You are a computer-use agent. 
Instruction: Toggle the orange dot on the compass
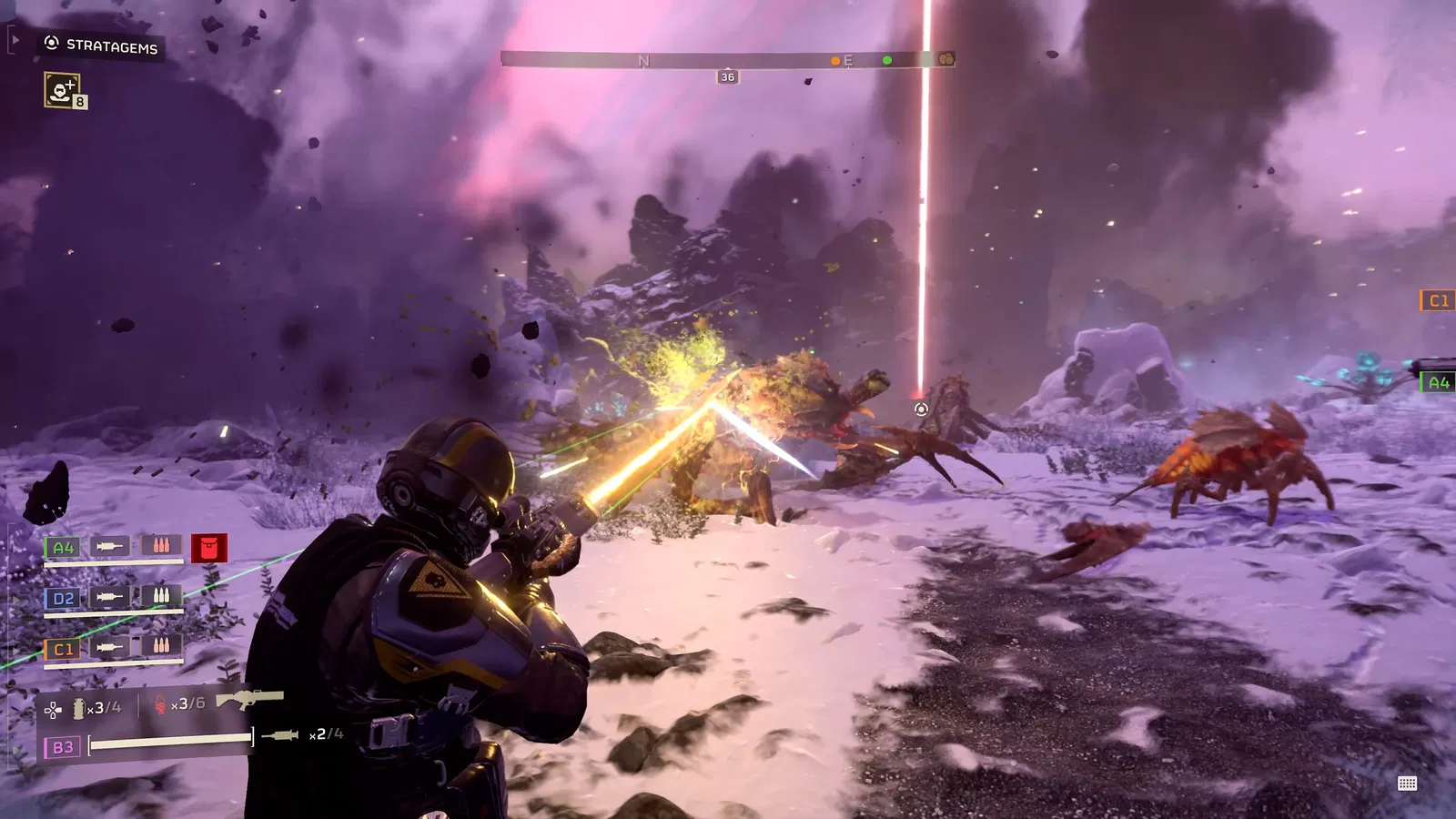click(x=834, y=62)
